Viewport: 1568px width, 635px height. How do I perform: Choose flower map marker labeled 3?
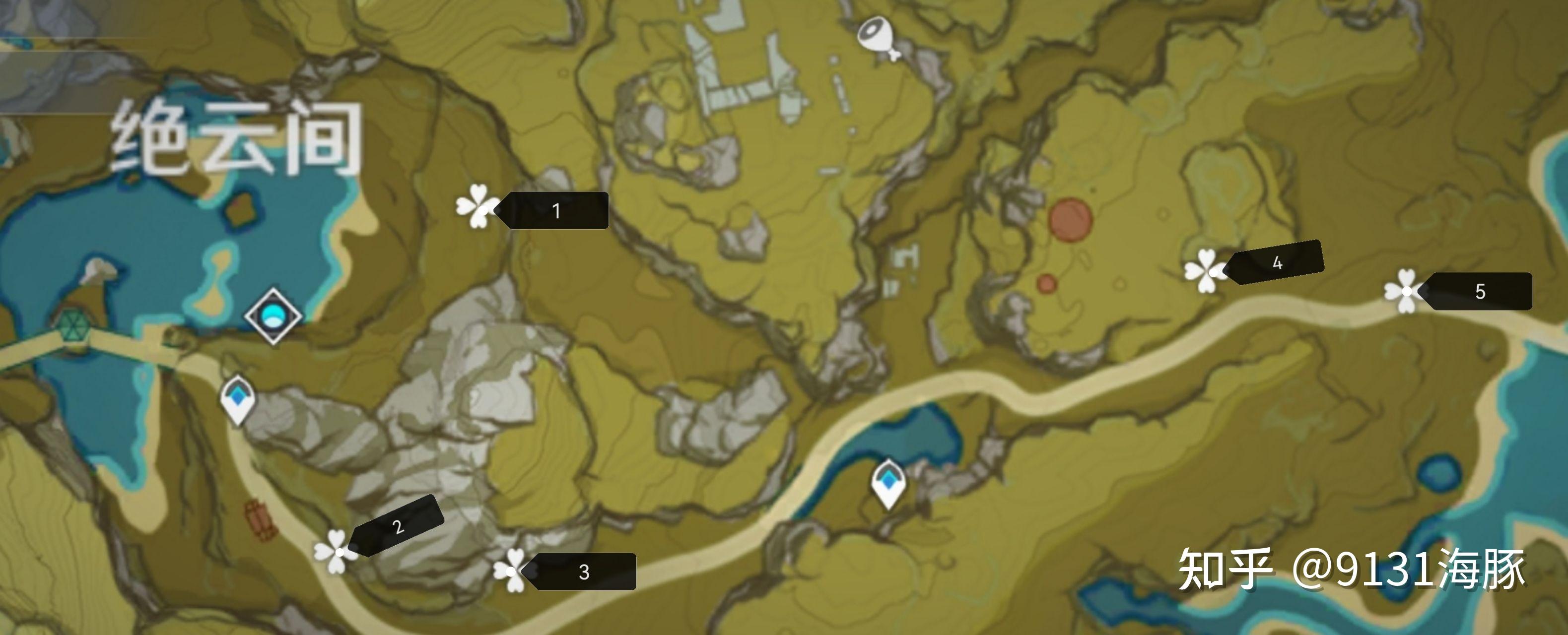510,571
